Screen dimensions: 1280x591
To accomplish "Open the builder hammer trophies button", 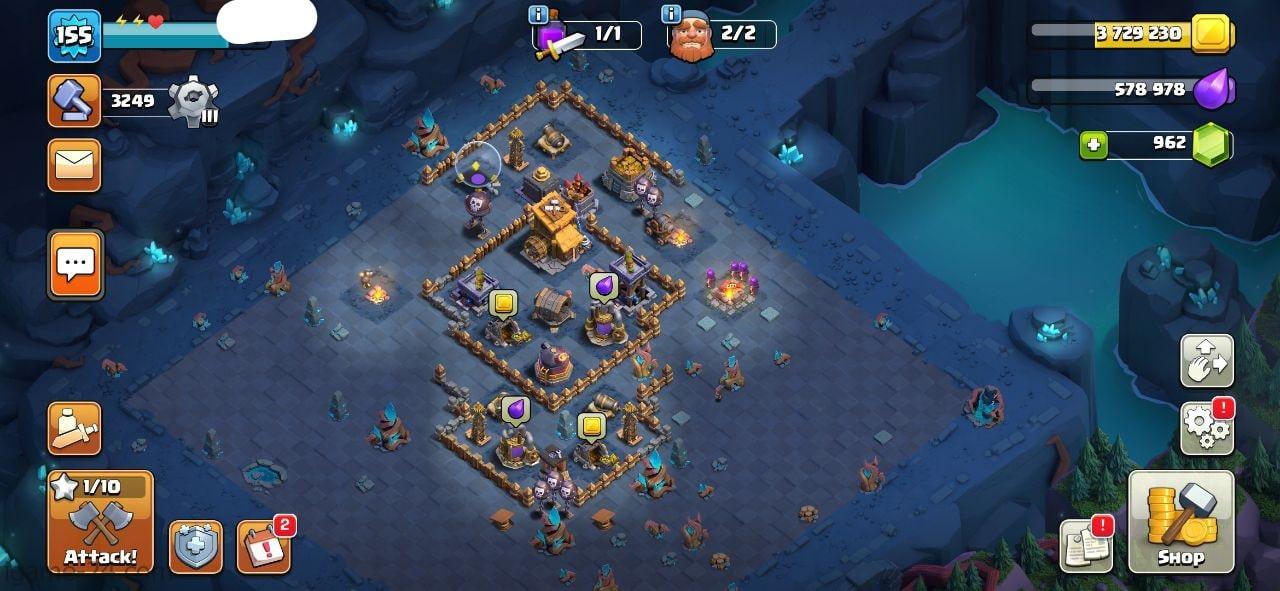I will pos(75,100).
